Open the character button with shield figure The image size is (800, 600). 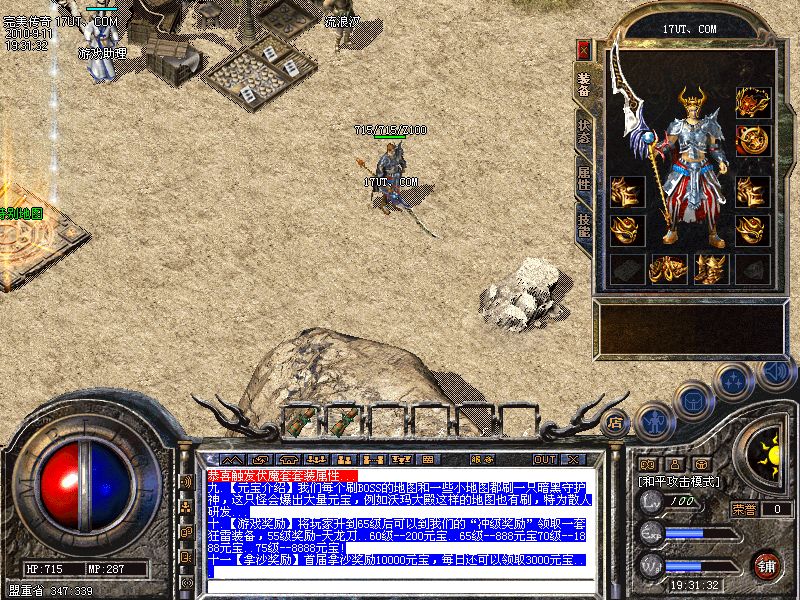tap(654, 420)
